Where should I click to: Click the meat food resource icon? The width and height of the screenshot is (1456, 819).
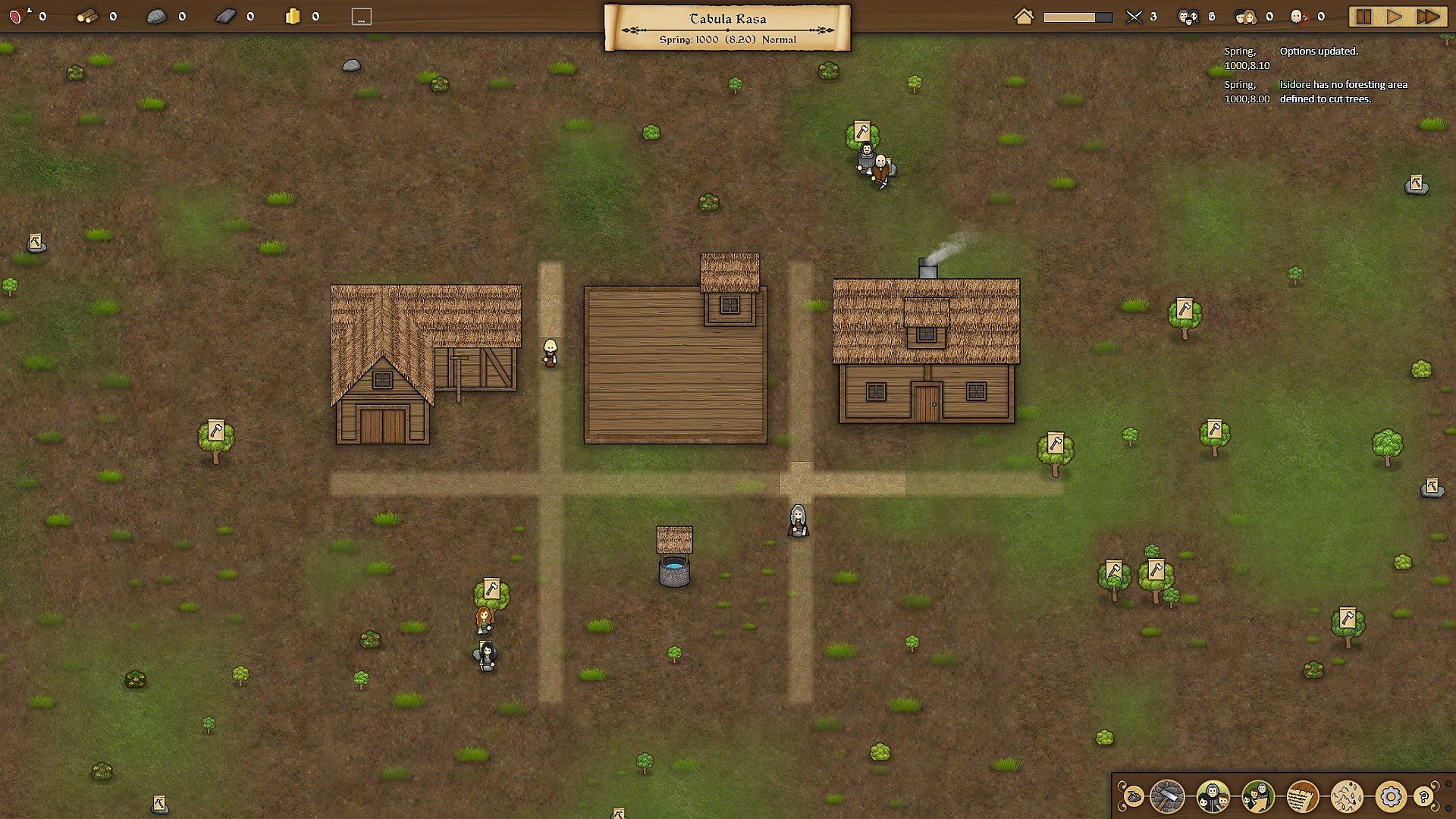pos(17,16)
